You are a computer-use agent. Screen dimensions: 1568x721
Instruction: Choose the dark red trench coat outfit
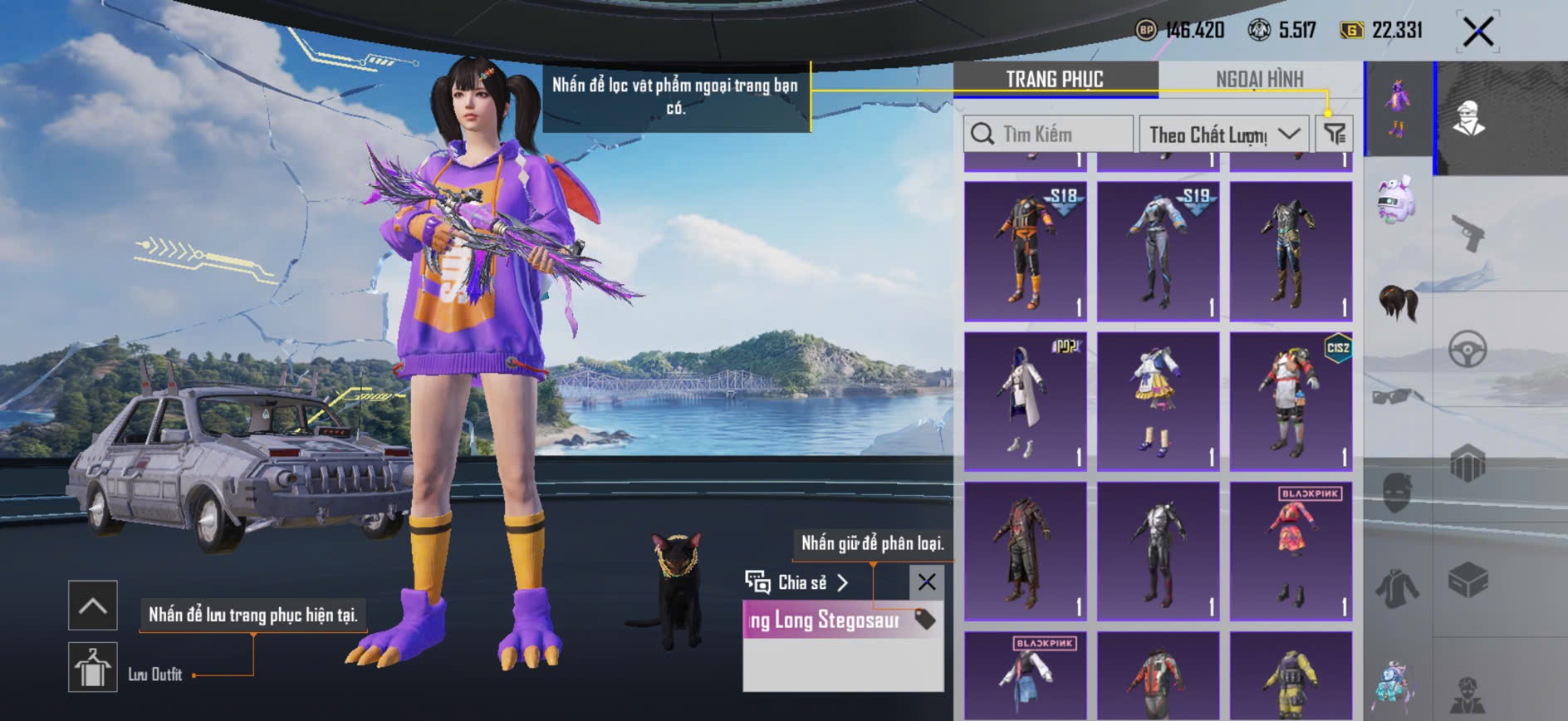tap(1026, 550)
